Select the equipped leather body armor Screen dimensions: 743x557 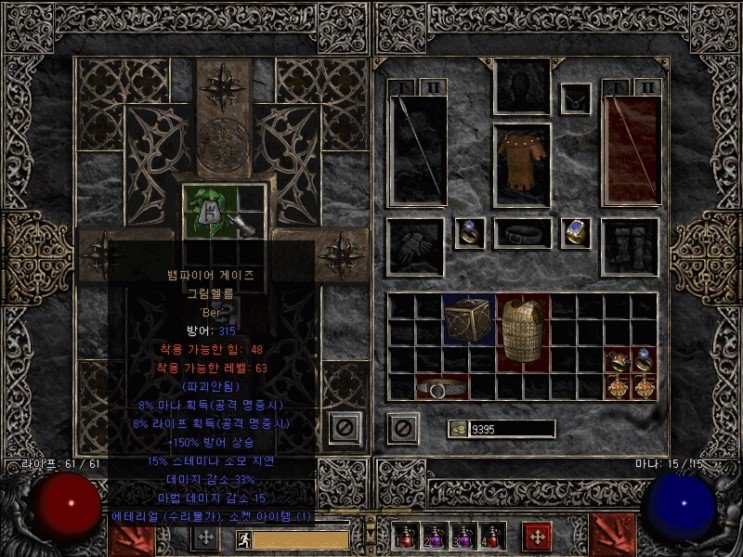point(522,166)
